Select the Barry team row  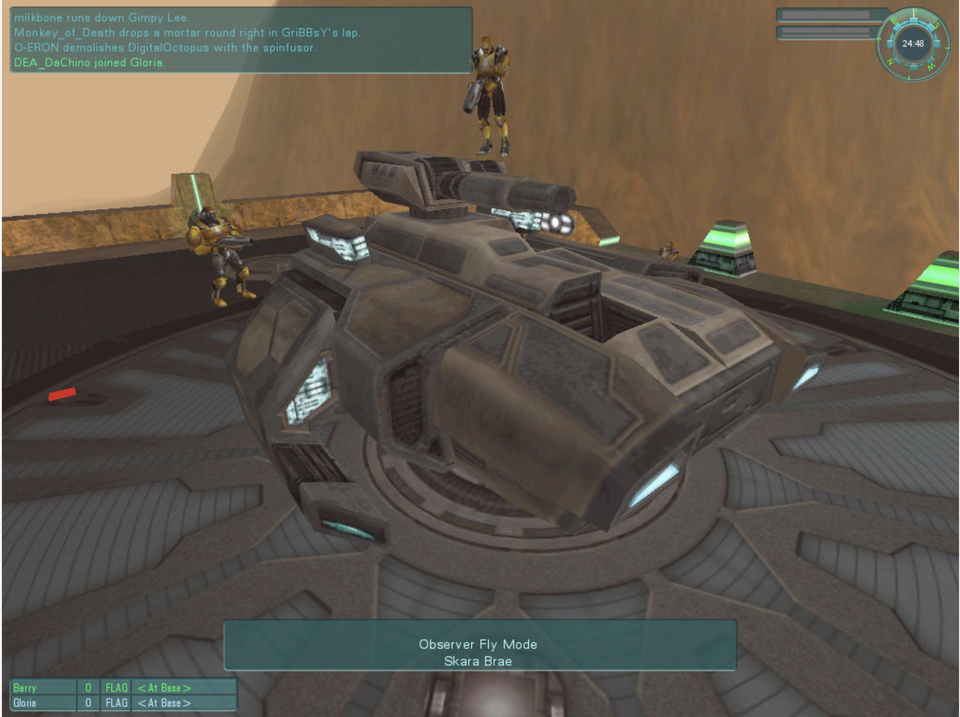pos(123,688)
